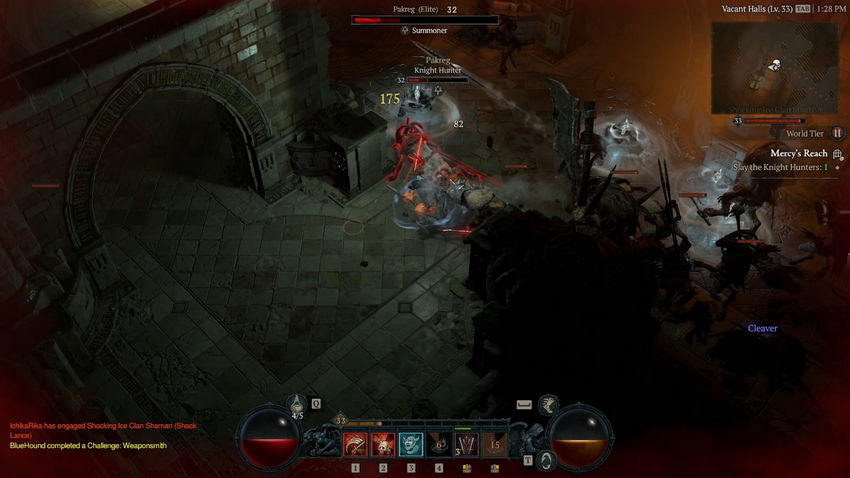This screenshot has height=478, width=850.
Task: Select the sixth skill slot showing 15
Action: point(494,444)
